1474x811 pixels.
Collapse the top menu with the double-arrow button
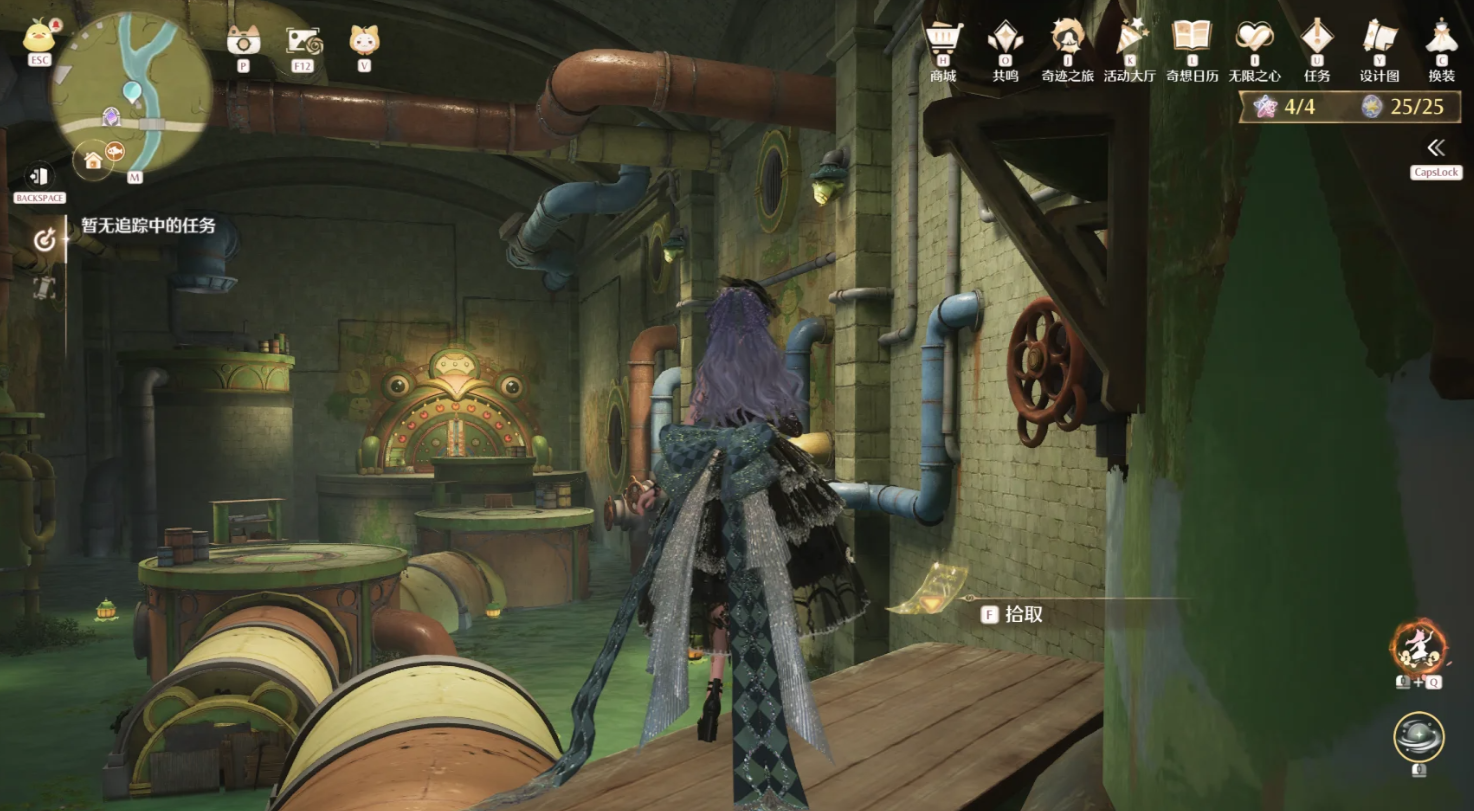pos(1436,149)
